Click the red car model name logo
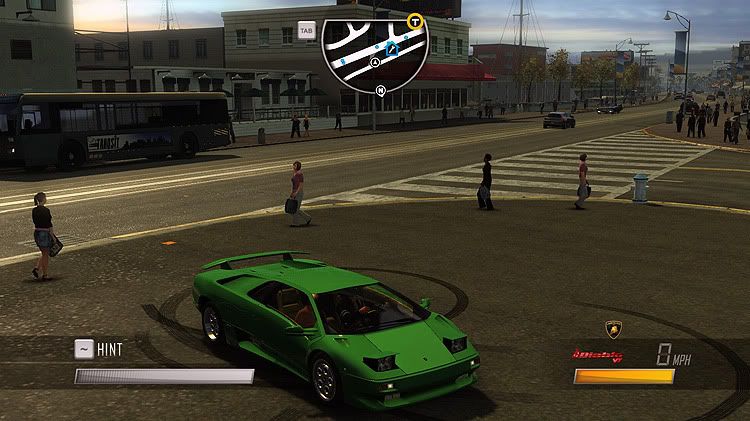This screenshot has width=750, height=421. tap(598, 355)
